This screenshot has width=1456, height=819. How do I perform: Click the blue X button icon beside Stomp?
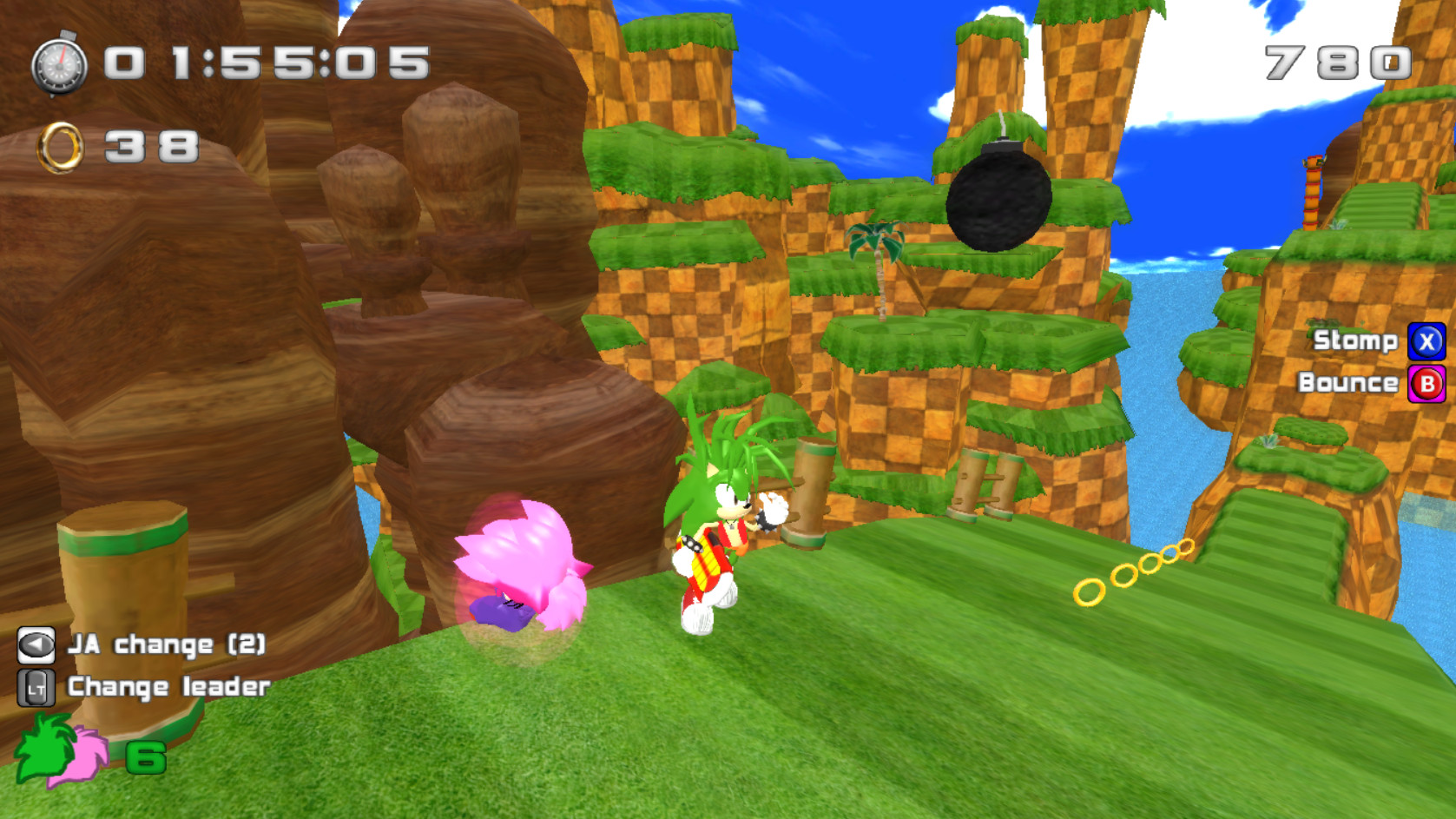[1426, 342]
